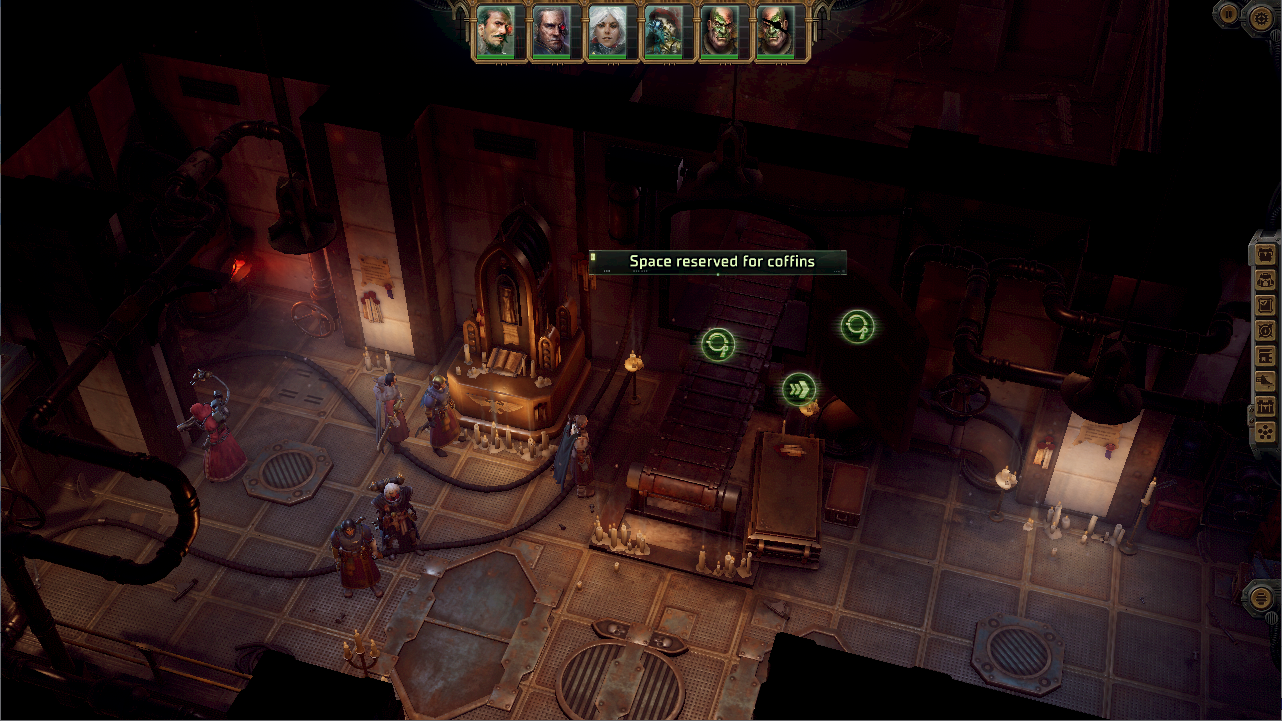This screenshot has height=721, width=1282.
Task: Open the character sheet armor icon
Action: click(x=1265, y=253)
